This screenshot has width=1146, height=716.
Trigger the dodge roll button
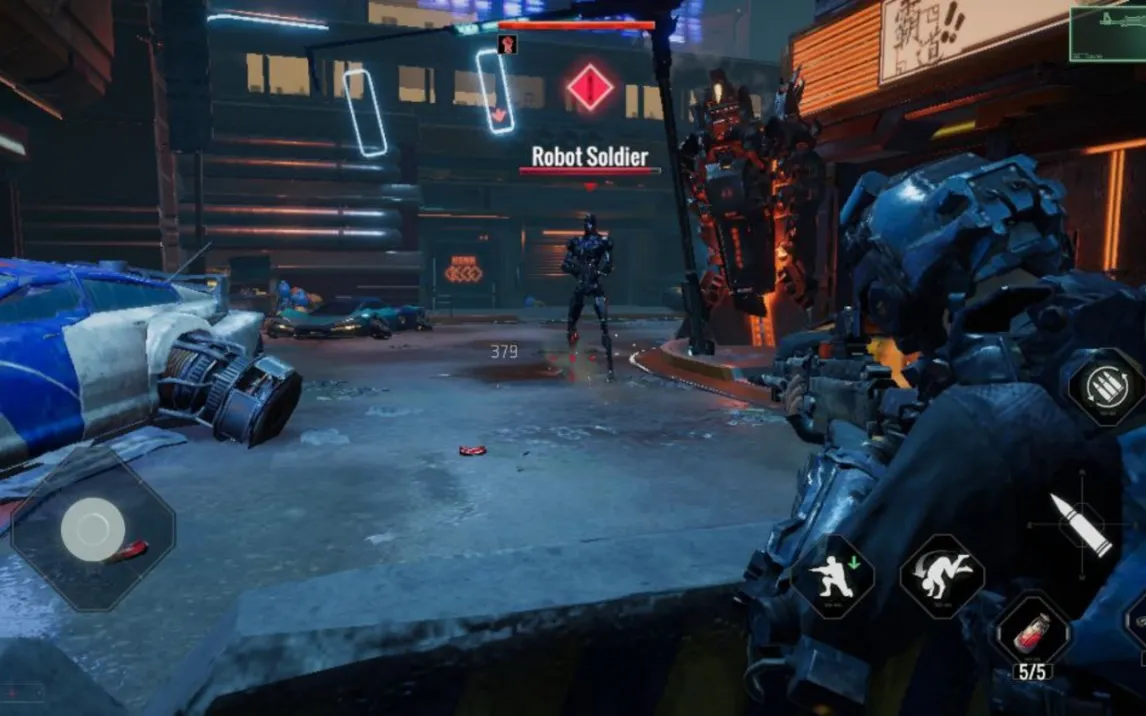click(942, 575)
